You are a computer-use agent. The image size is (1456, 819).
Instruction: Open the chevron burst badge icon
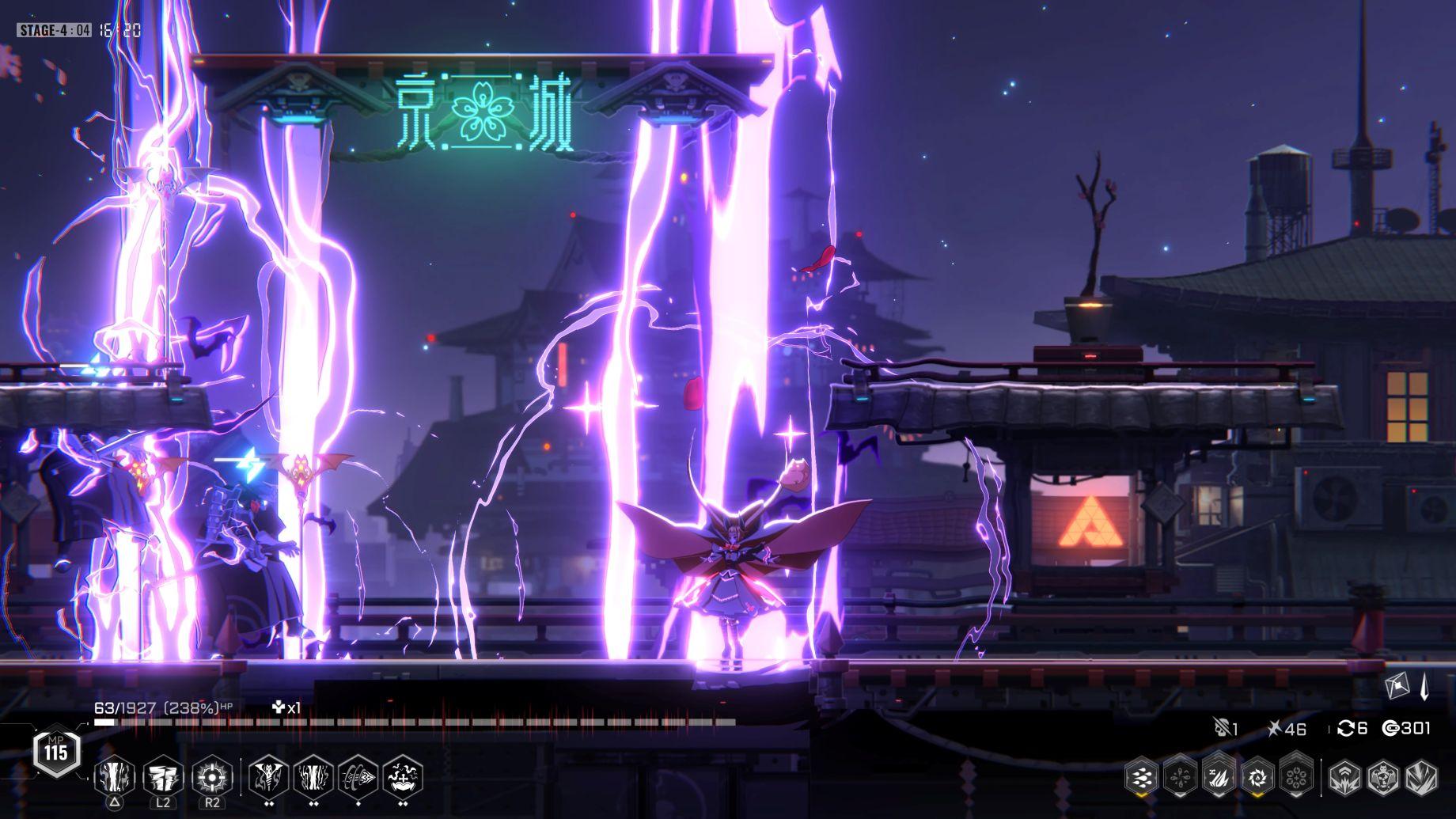click(x=1344, y=778)
